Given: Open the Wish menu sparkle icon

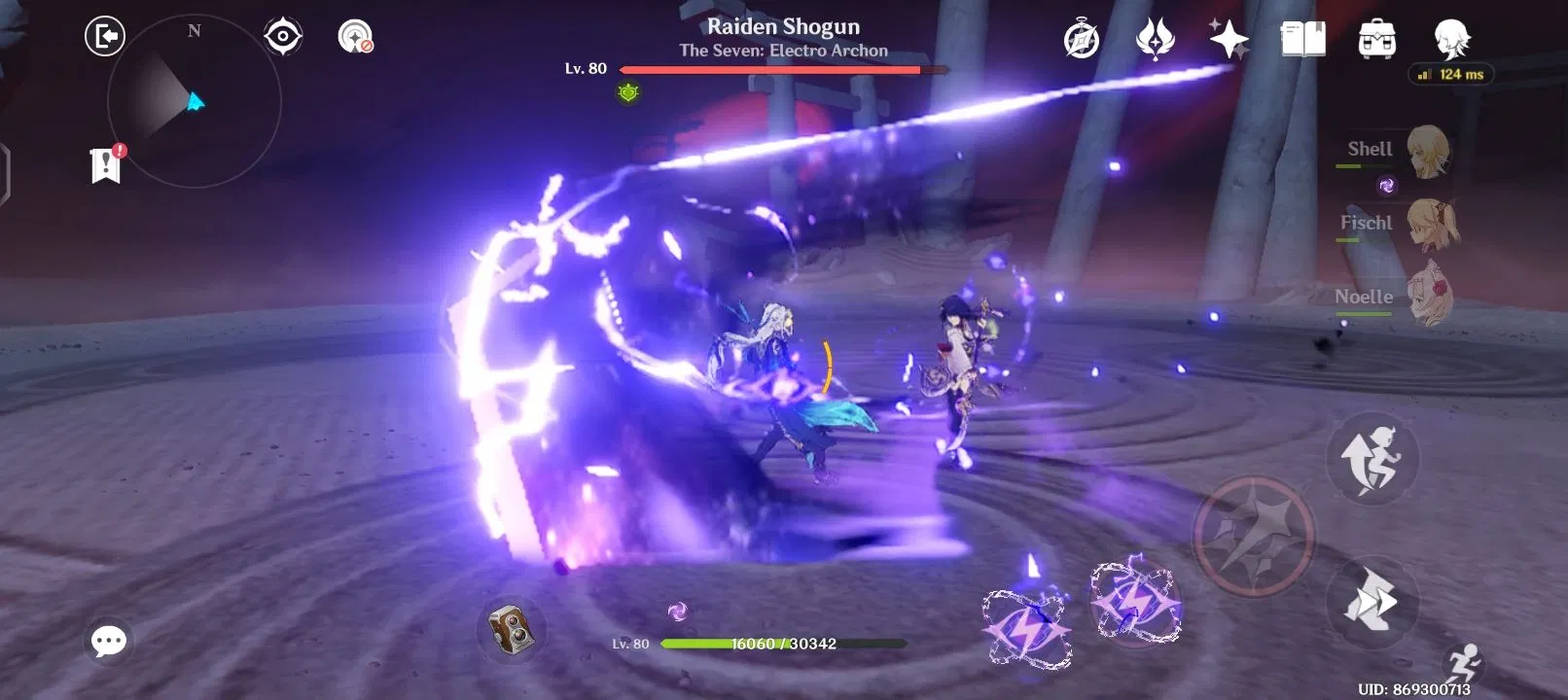Looking at the screenshot, I should [x=1229, y=39].
